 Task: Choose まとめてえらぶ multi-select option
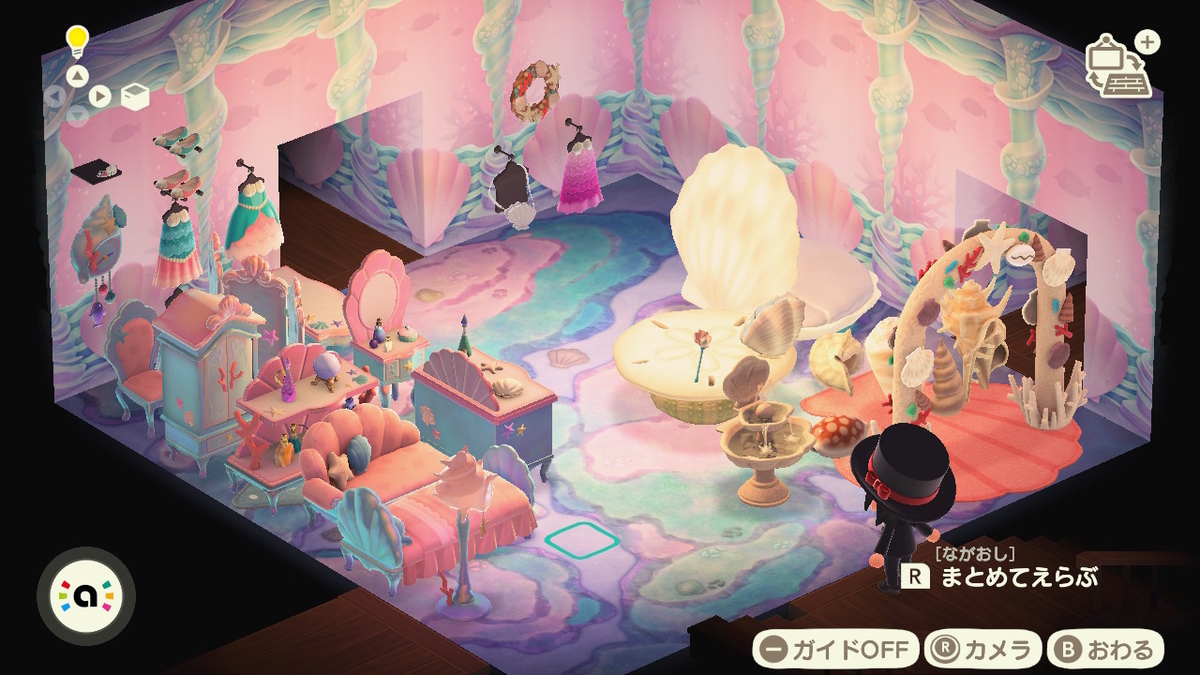pos(1000,577)
